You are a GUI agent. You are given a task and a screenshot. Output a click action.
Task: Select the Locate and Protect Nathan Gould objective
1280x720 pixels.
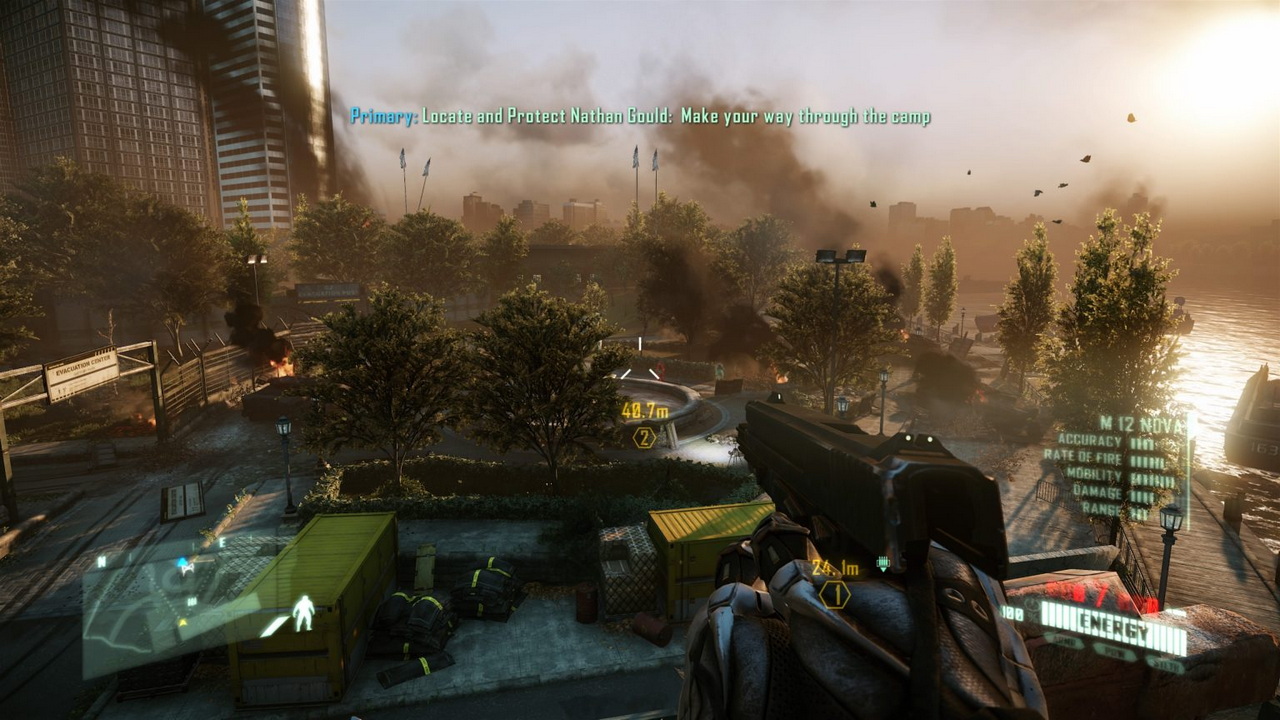pyautogui.click(x=640, y=117)
